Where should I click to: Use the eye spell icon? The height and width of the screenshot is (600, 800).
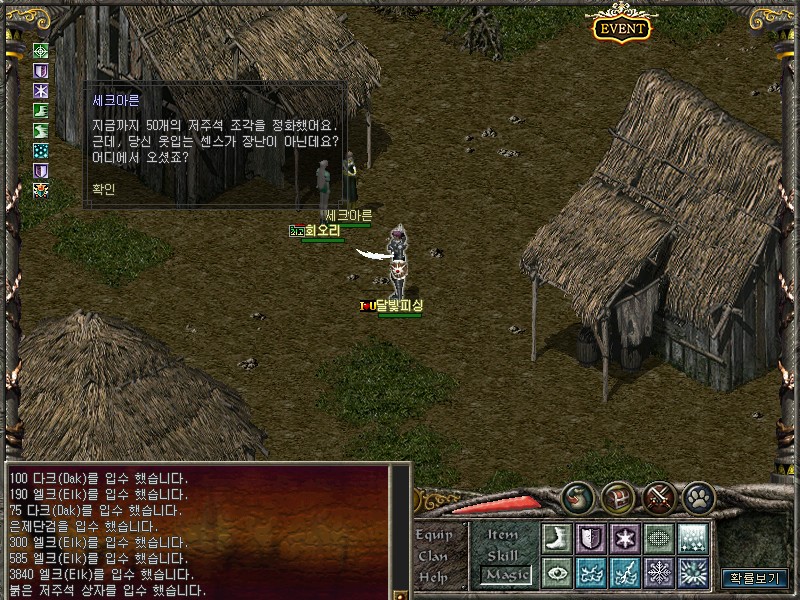(x=557, y=572)
